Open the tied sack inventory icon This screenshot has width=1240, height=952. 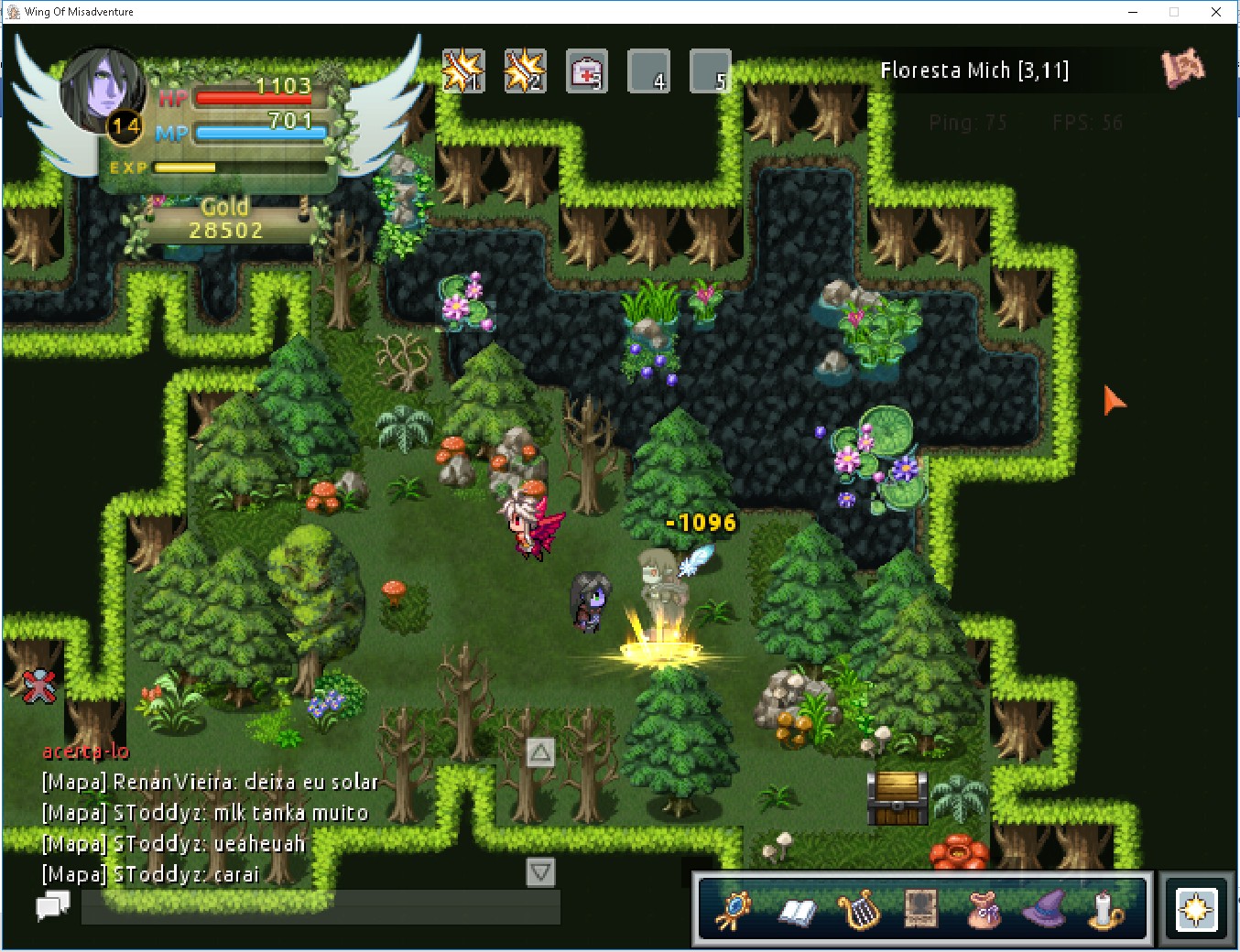click(x=983, y=910)
